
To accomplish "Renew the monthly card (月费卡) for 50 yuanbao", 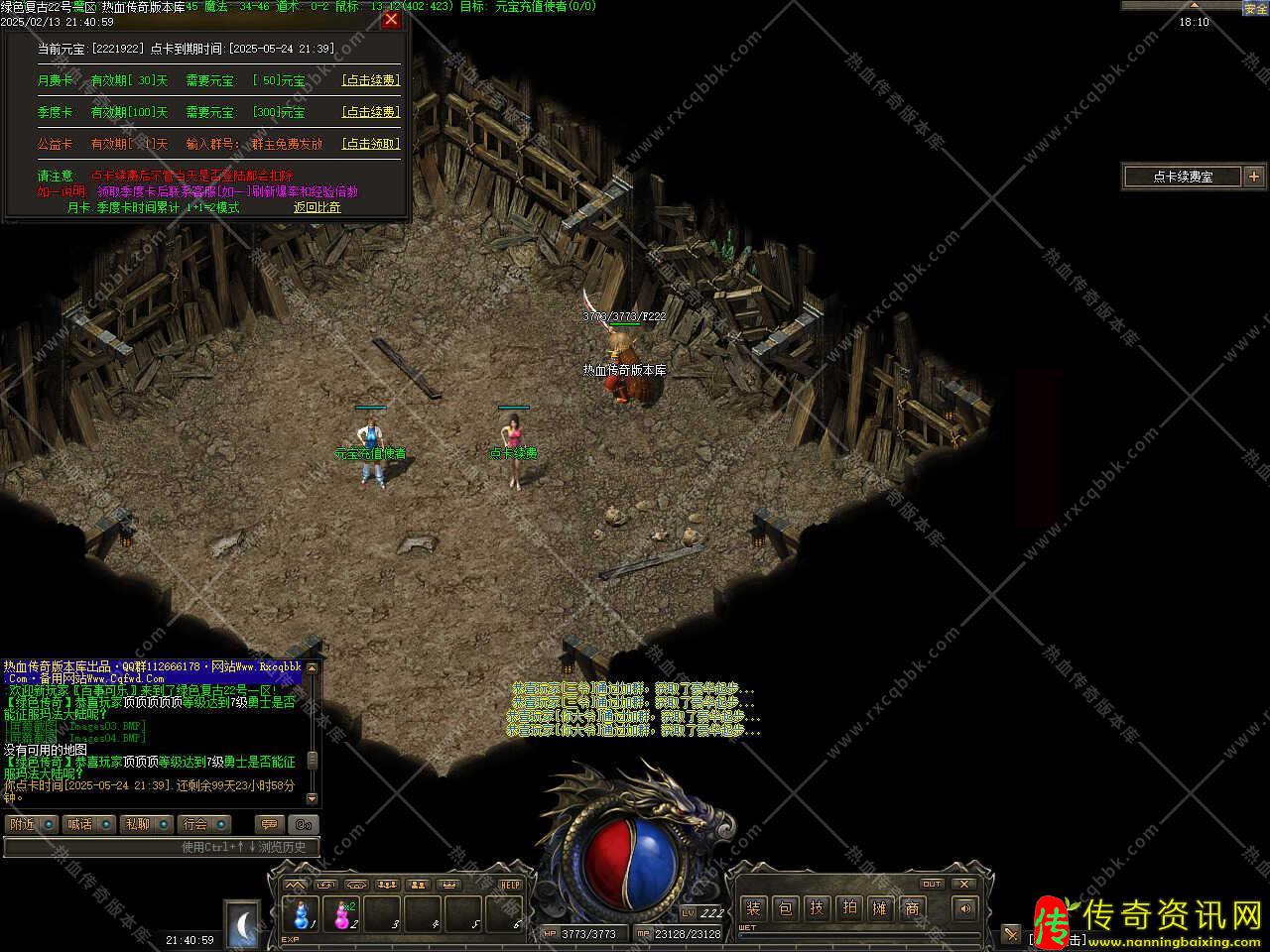I will [370, 80].
